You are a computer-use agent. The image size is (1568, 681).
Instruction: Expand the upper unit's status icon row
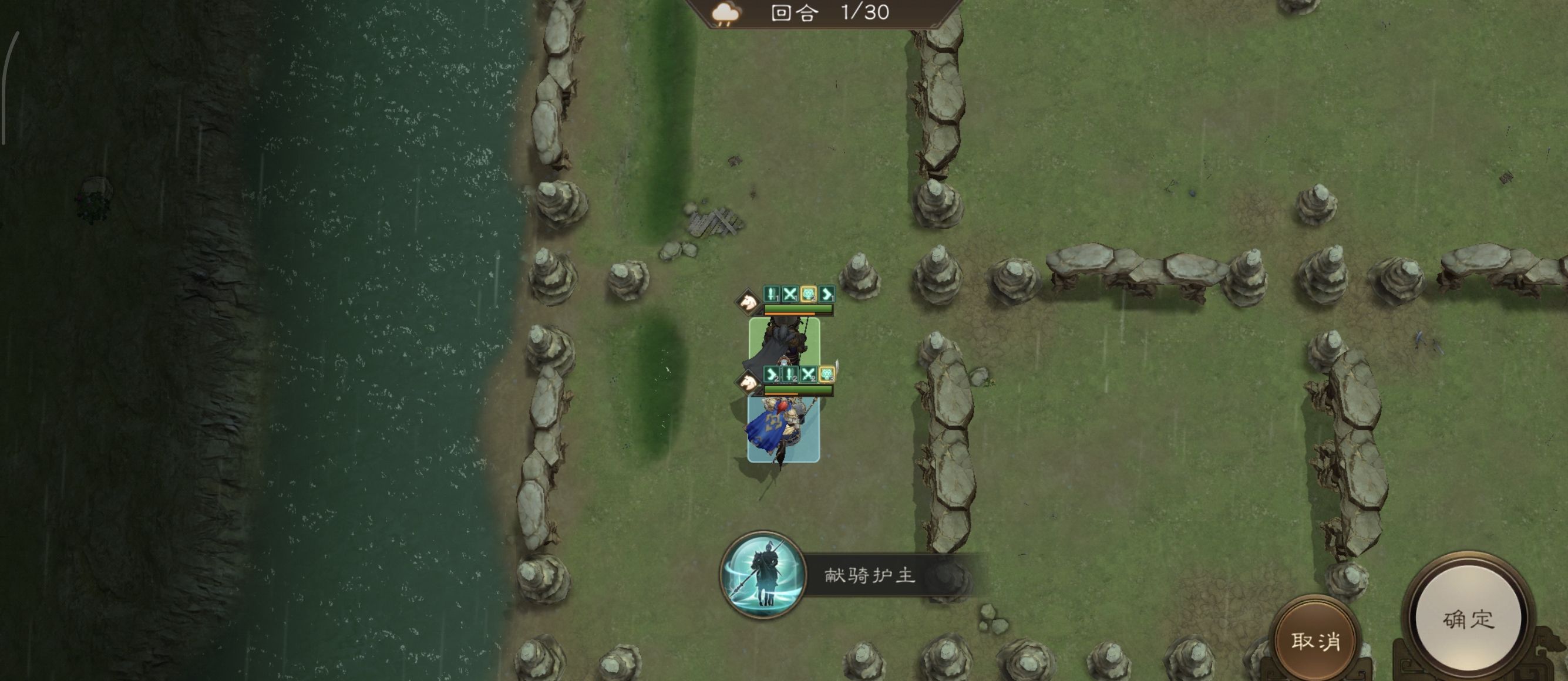pyautogui.click(x=799, y=295)
